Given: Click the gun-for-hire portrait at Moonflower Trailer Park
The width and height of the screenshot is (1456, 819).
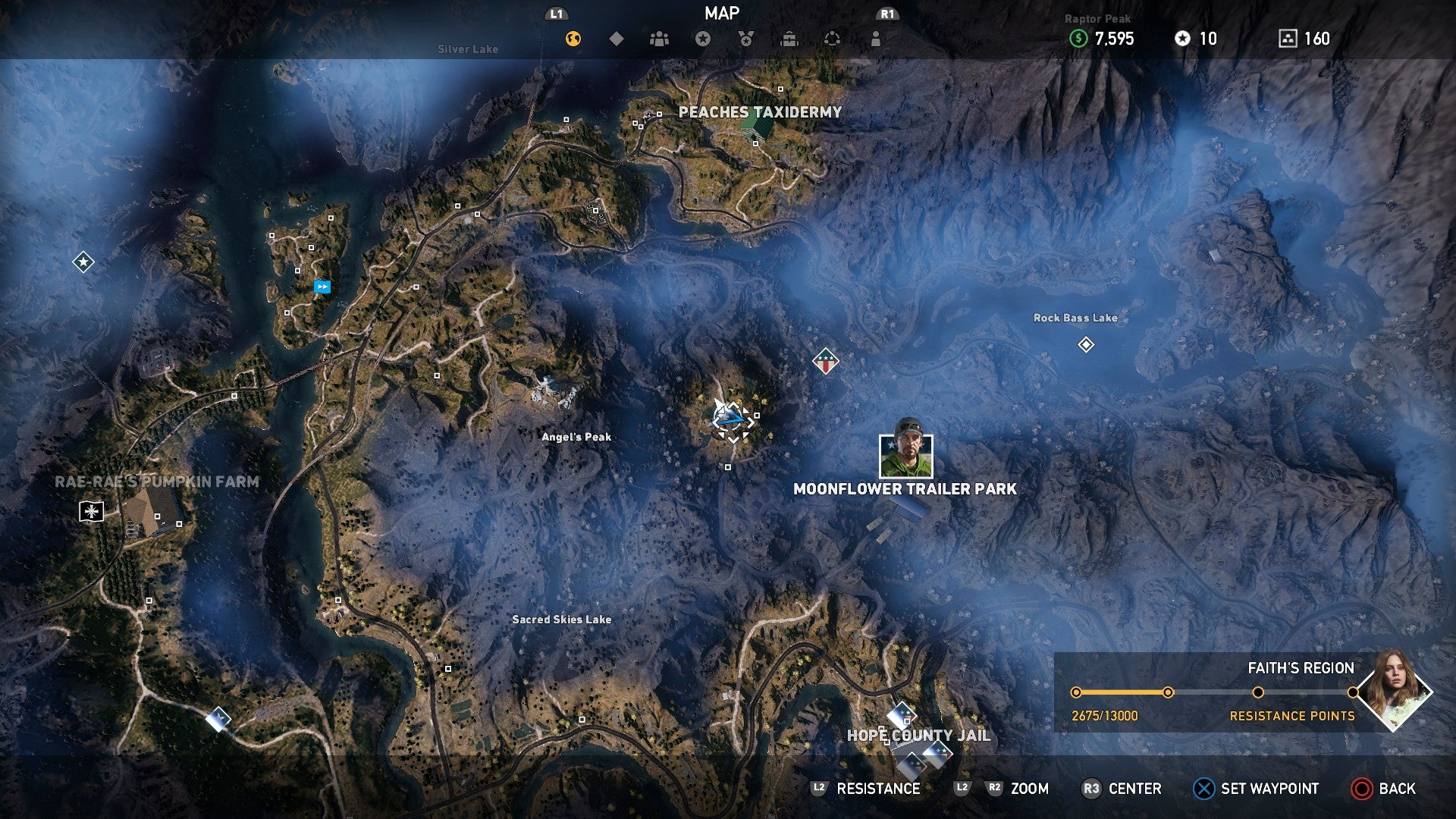Looking at the screenshot, I should pyautogui.click(x=905, y=455).
